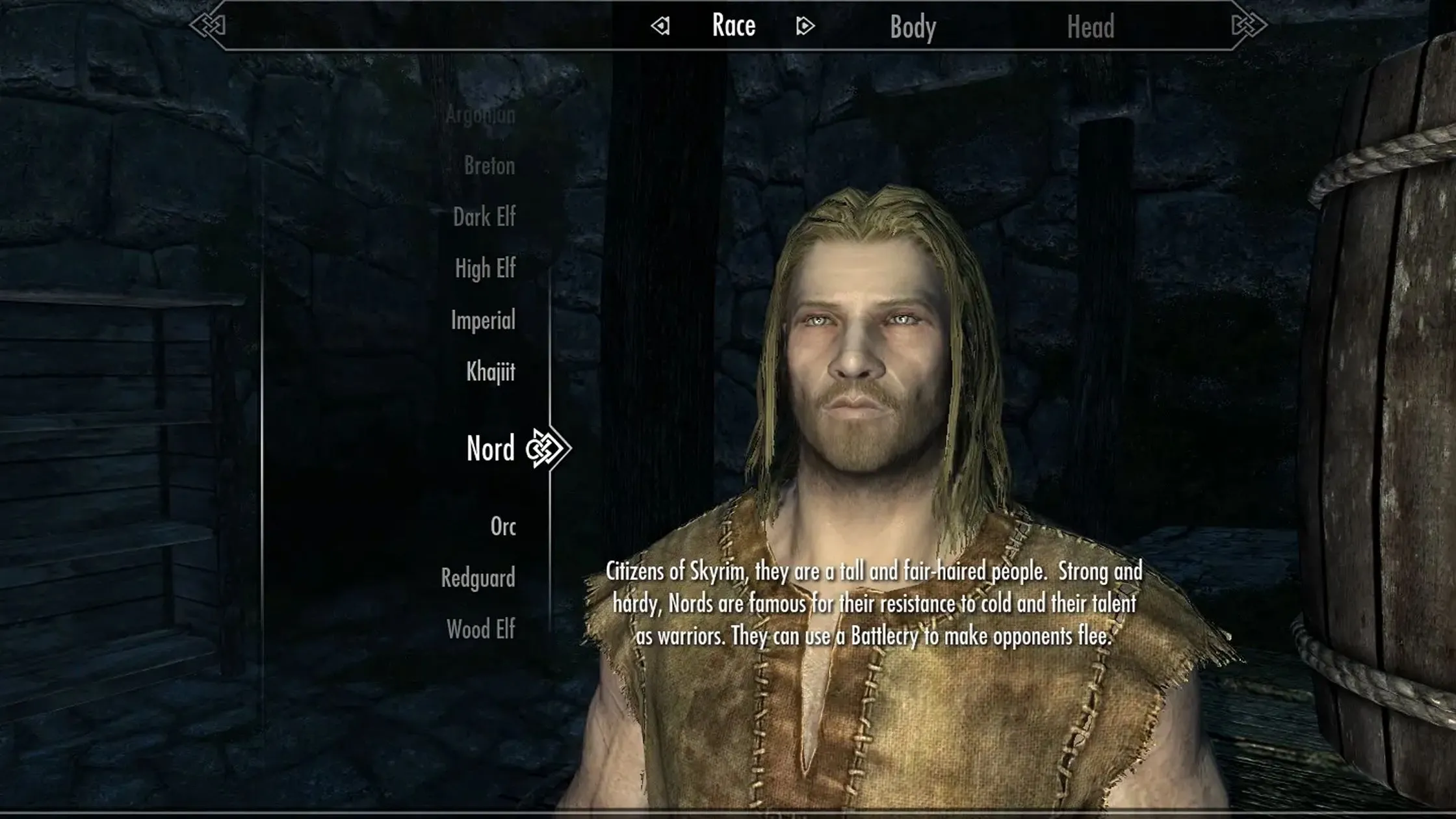Click the left arrow beside the Race tab
The width and height of the screenshot is (1456, 819).
(x=660, y=26)
